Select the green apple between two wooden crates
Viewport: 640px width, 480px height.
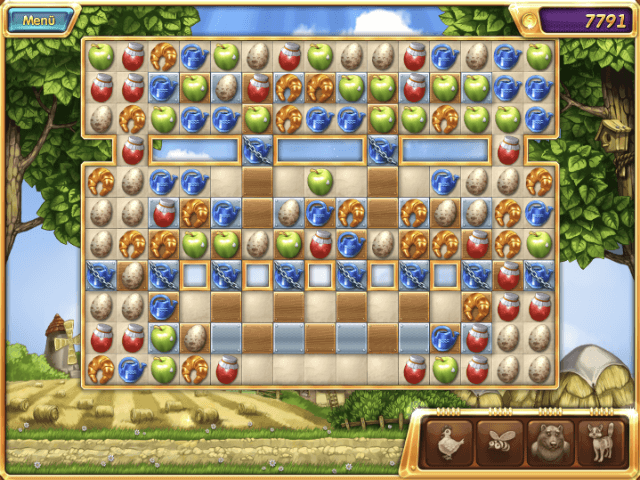[x=319, y=182]
